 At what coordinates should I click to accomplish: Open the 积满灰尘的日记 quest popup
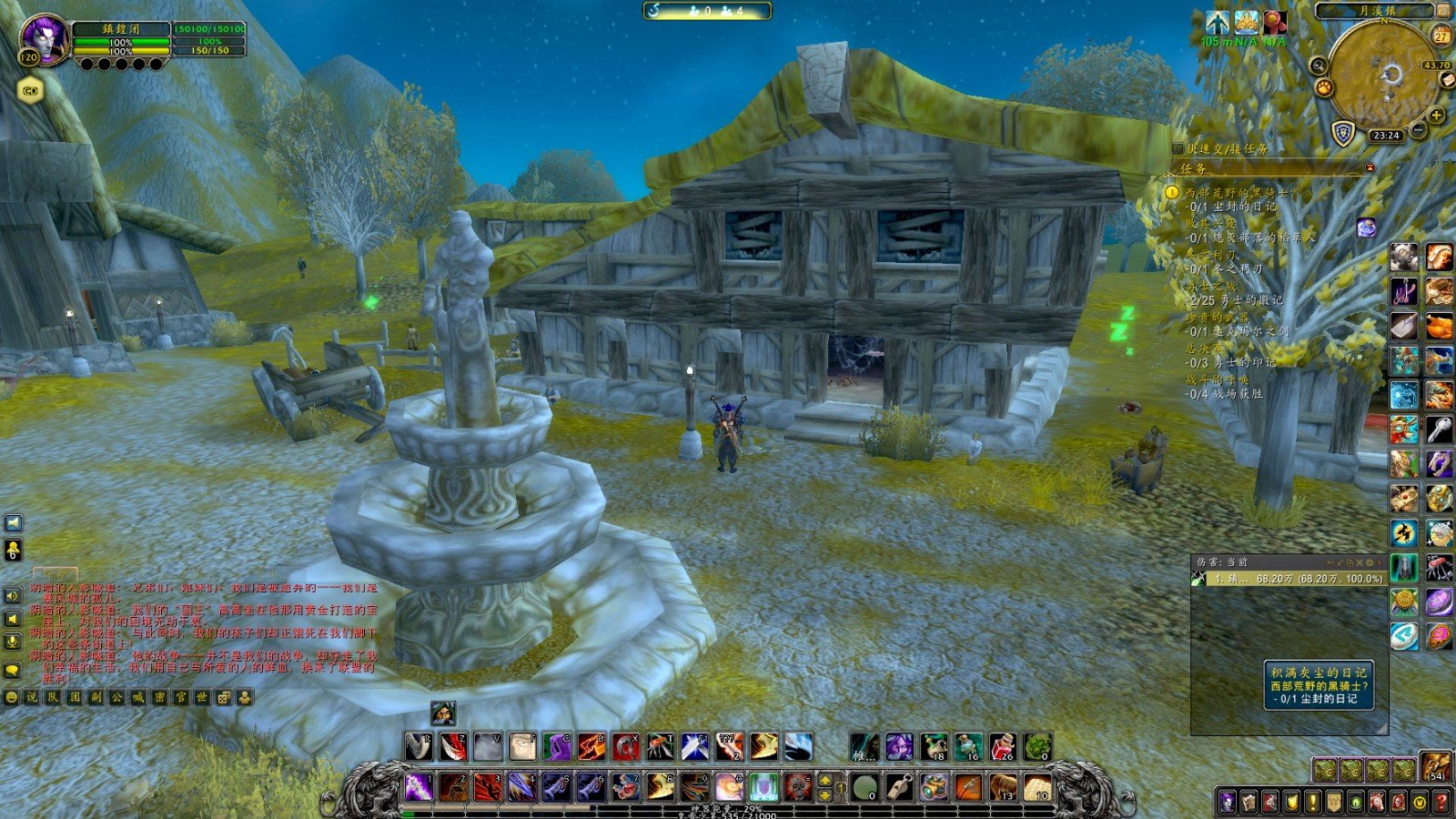pyautogui.click(x=1319, y=684)
